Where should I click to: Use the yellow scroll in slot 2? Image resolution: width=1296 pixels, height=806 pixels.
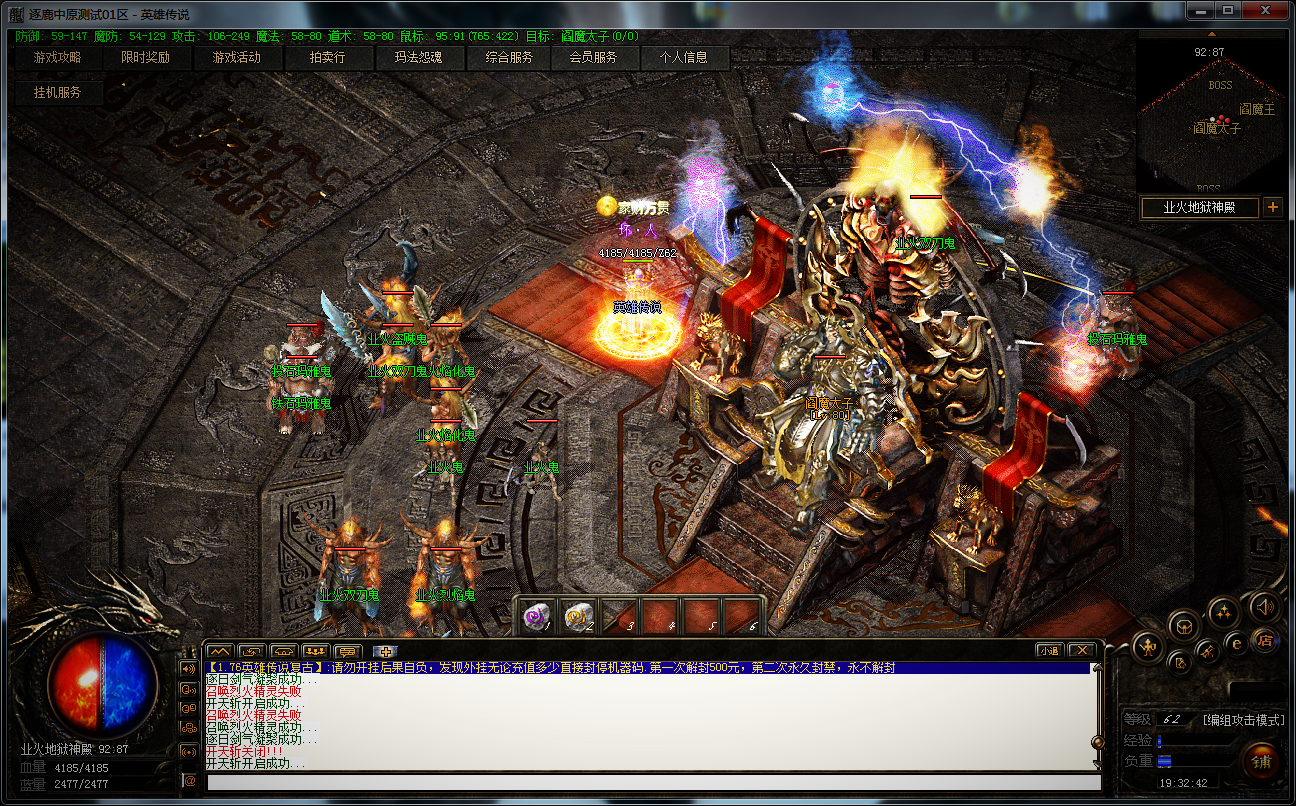click(x=579, y=616)
